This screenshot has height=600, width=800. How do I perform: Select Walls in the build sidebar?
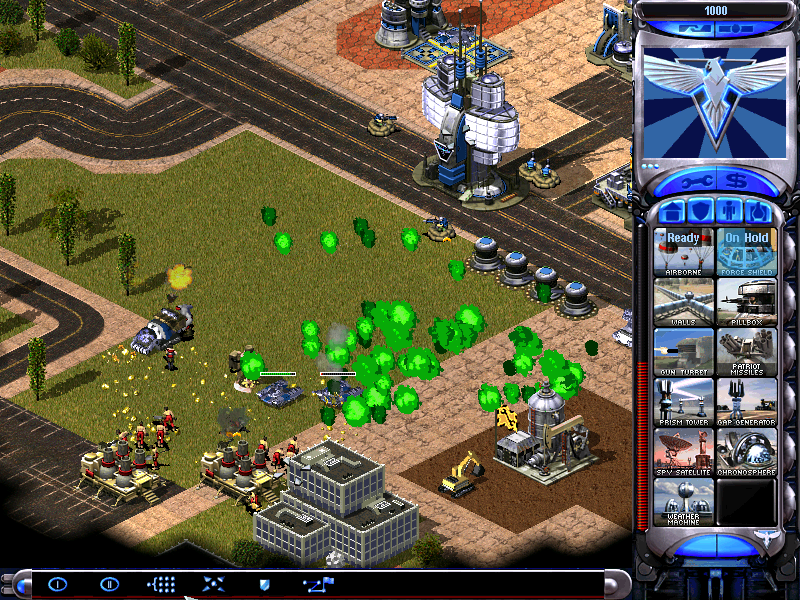[x=684, y=301]
